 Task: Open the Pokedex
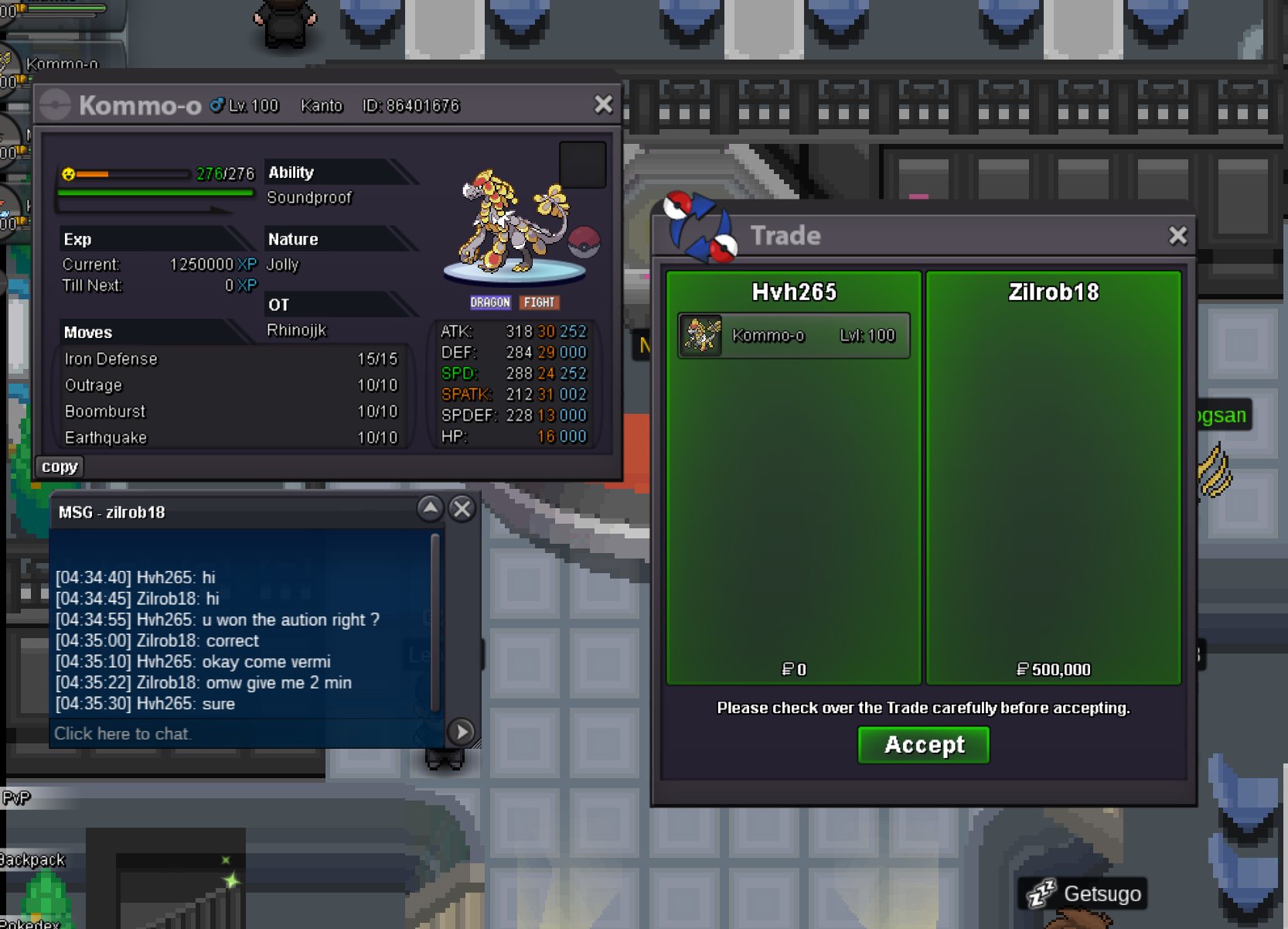coord(31,923)
